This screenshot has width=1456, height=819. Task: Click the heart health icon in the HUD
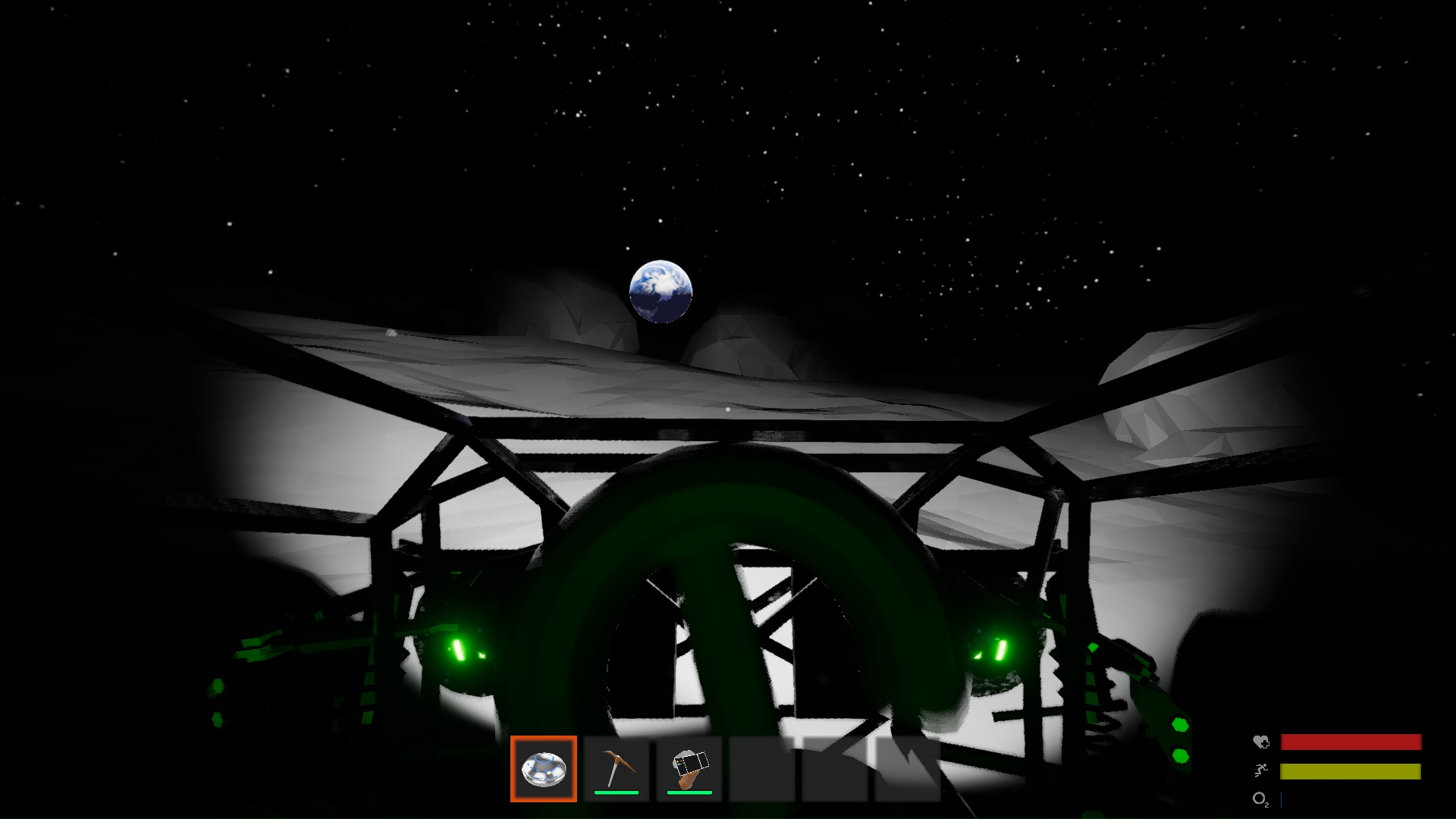(1261, 741)
